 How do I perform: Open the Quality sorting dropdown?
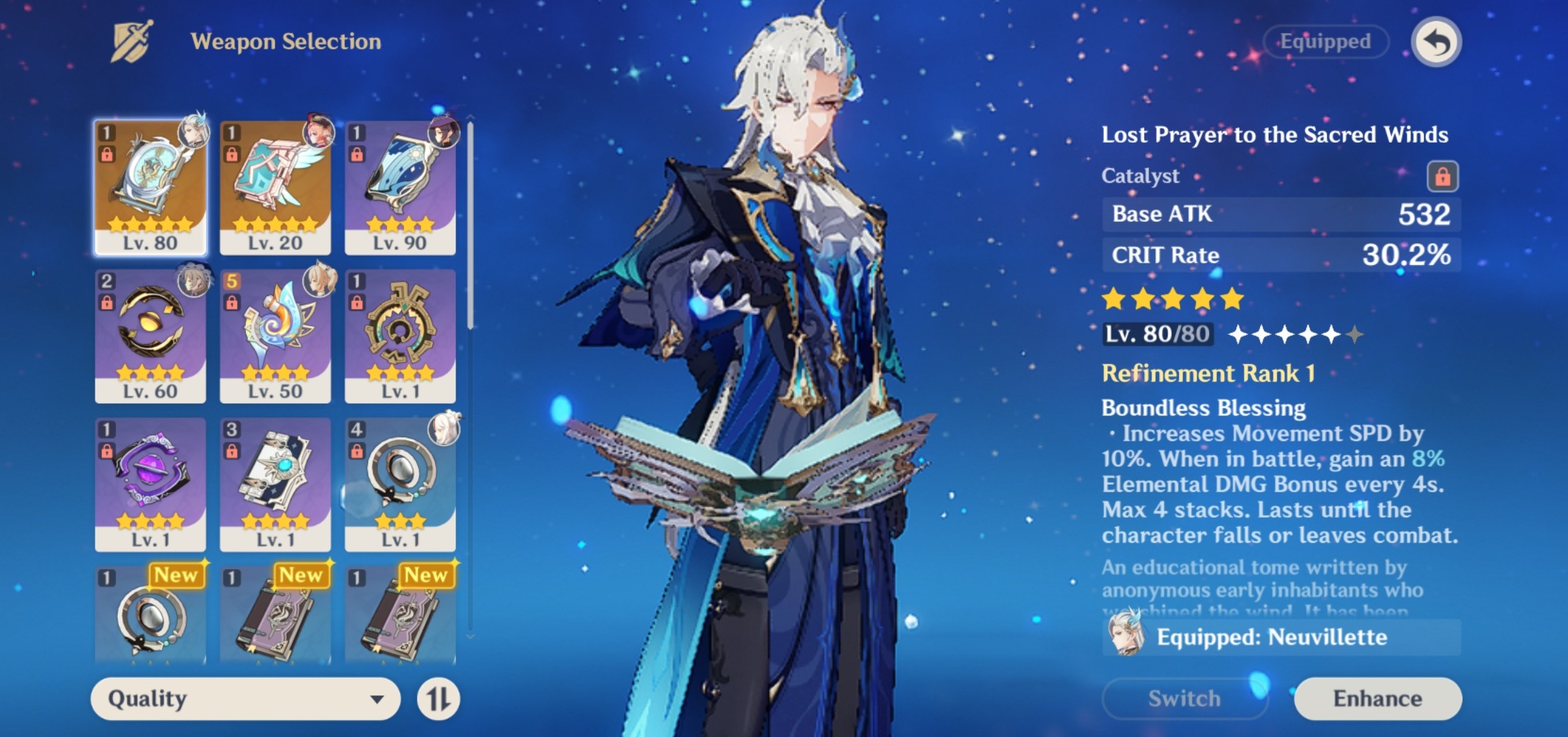[244, 700]
